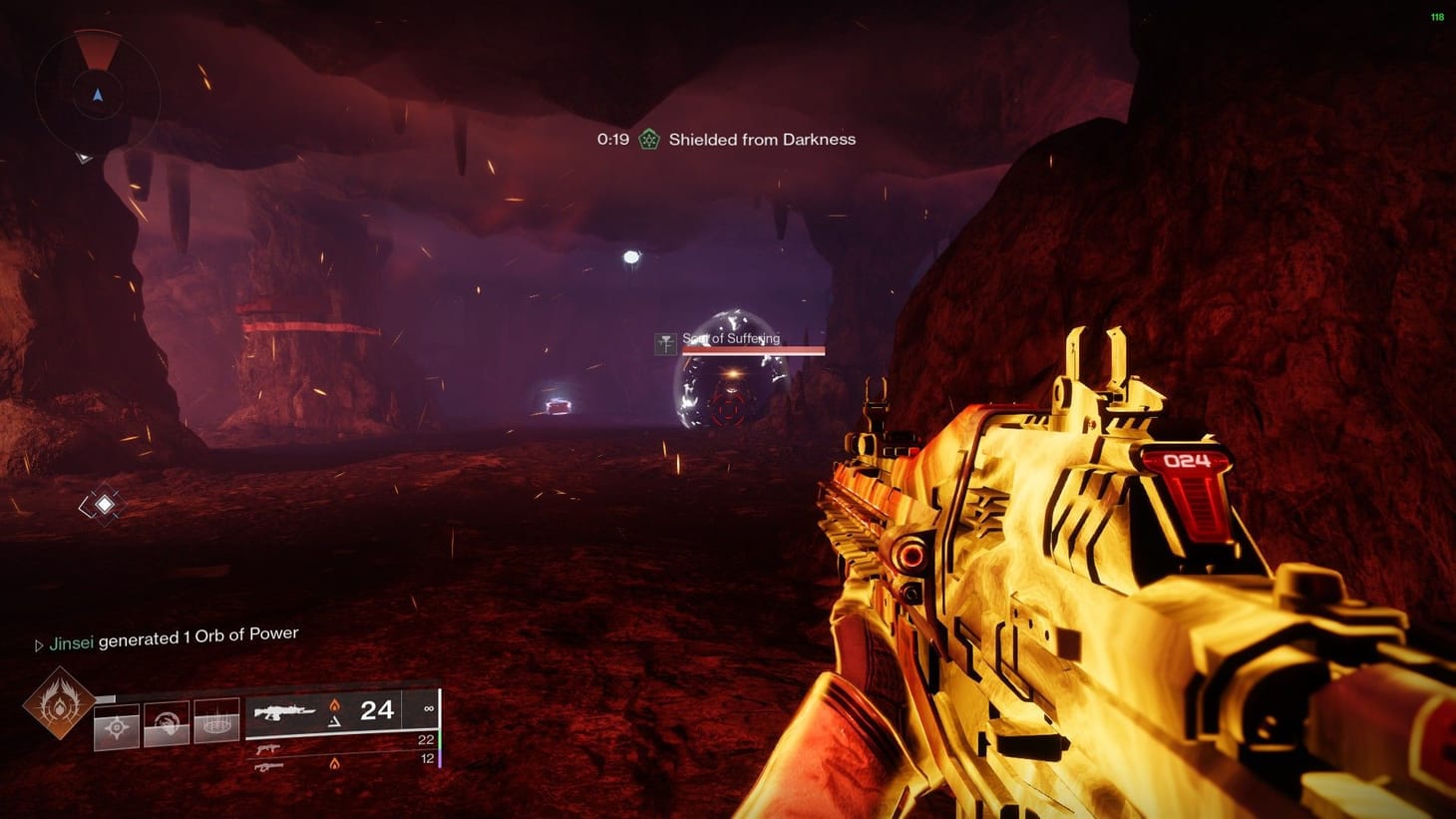Click the 24 ammo counter
The image size is (1456, 819).
tap(375, 711)
